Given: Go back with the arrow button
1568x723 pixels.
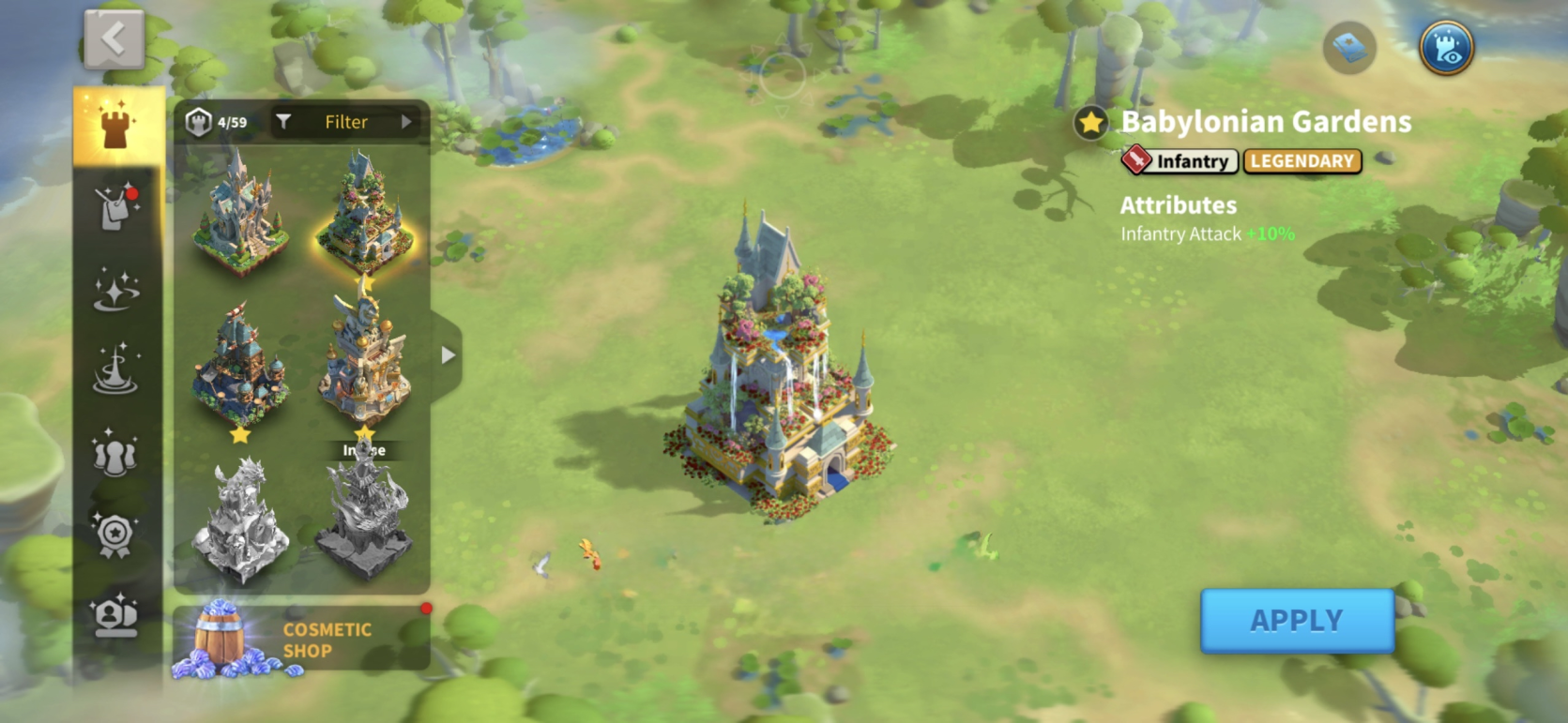Looking at the screenshot, I should pos(114,40).
